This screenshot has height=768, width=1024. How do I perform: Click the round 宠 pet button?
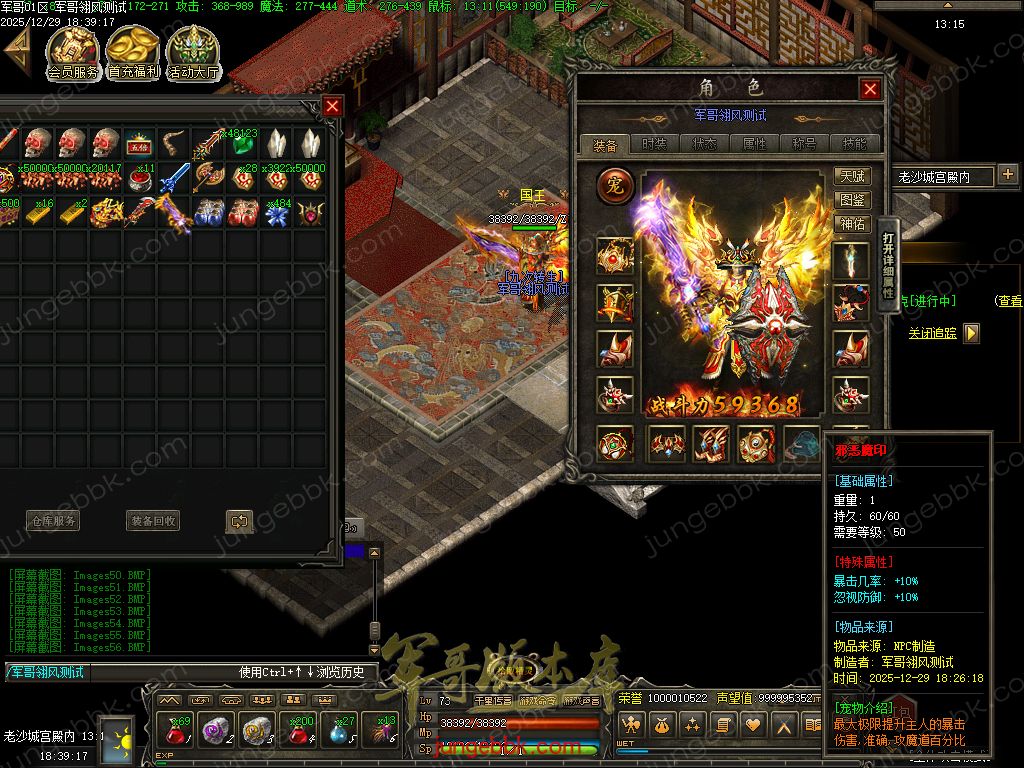[x=615, y=186]
